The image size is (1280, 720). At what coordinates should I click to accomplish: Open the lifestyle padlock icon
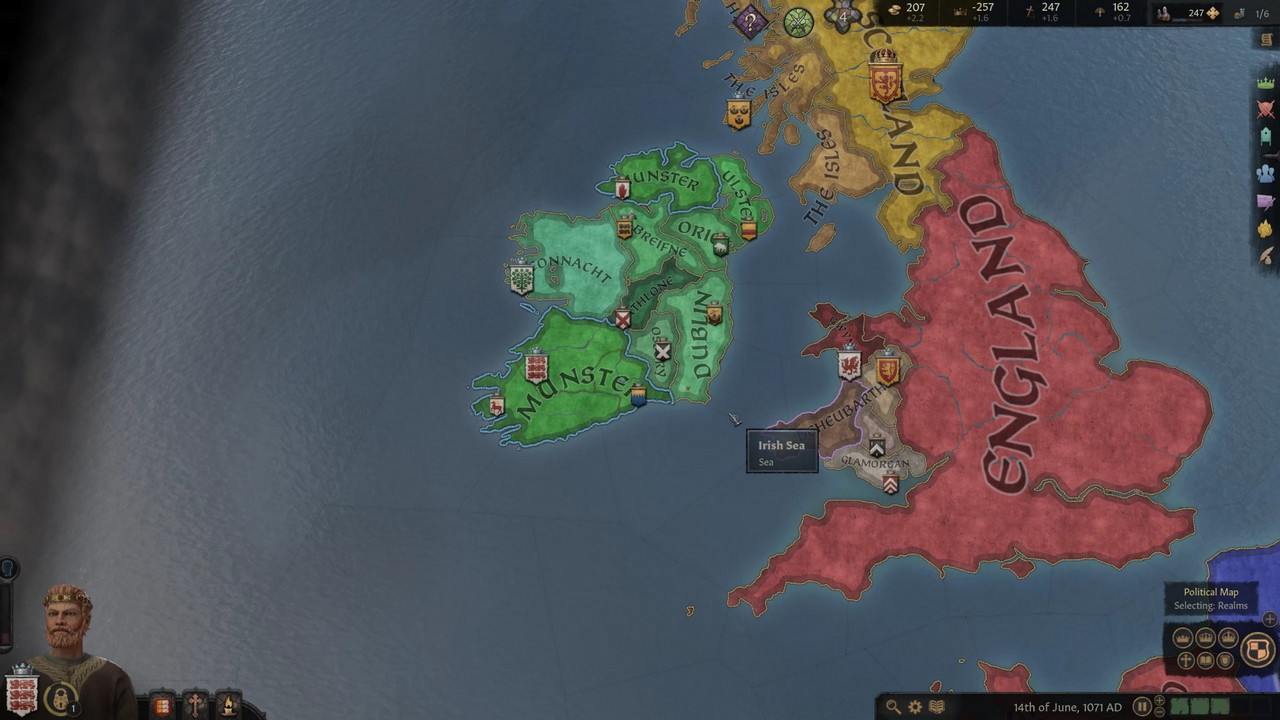click(x=61, y=697)
